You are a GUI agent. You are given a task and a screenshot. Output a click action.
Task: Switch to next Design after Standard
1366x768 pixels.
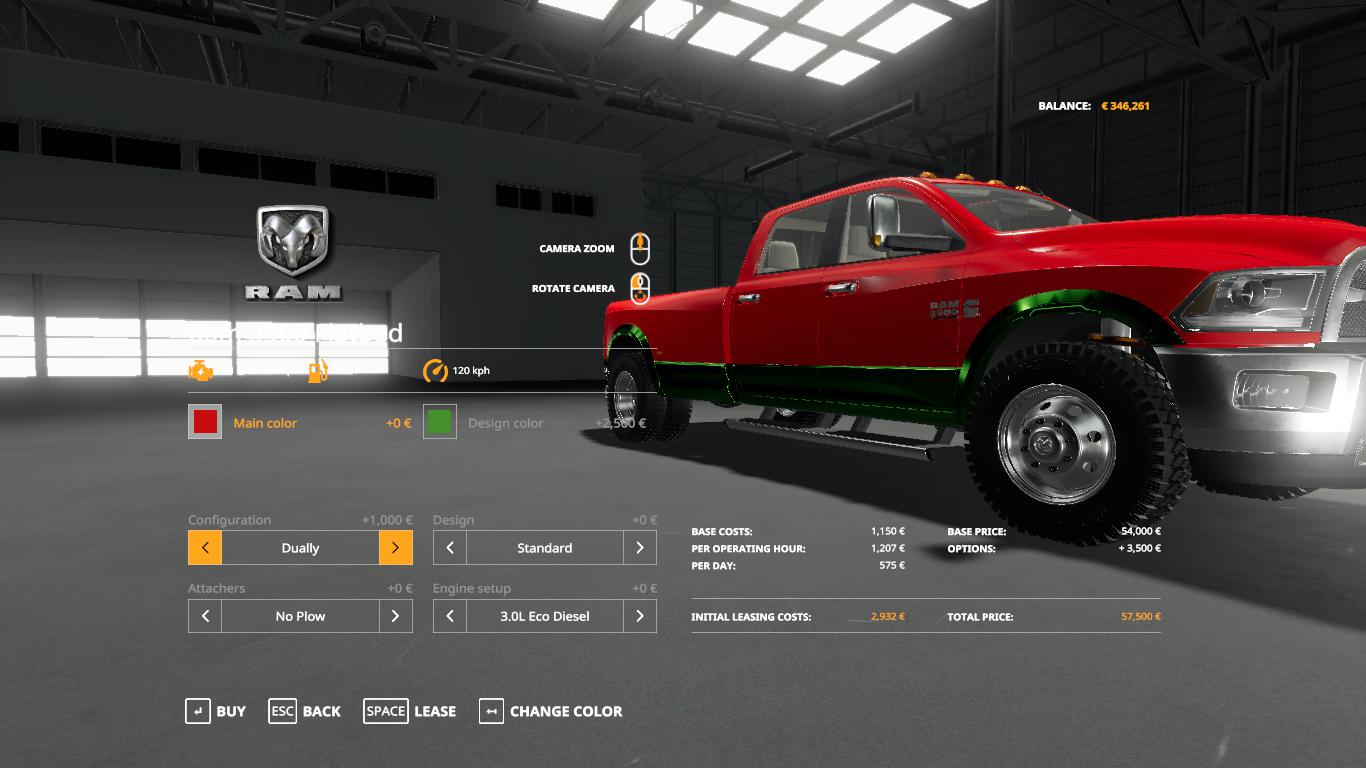pyautogui.click(x=640, y=548)
